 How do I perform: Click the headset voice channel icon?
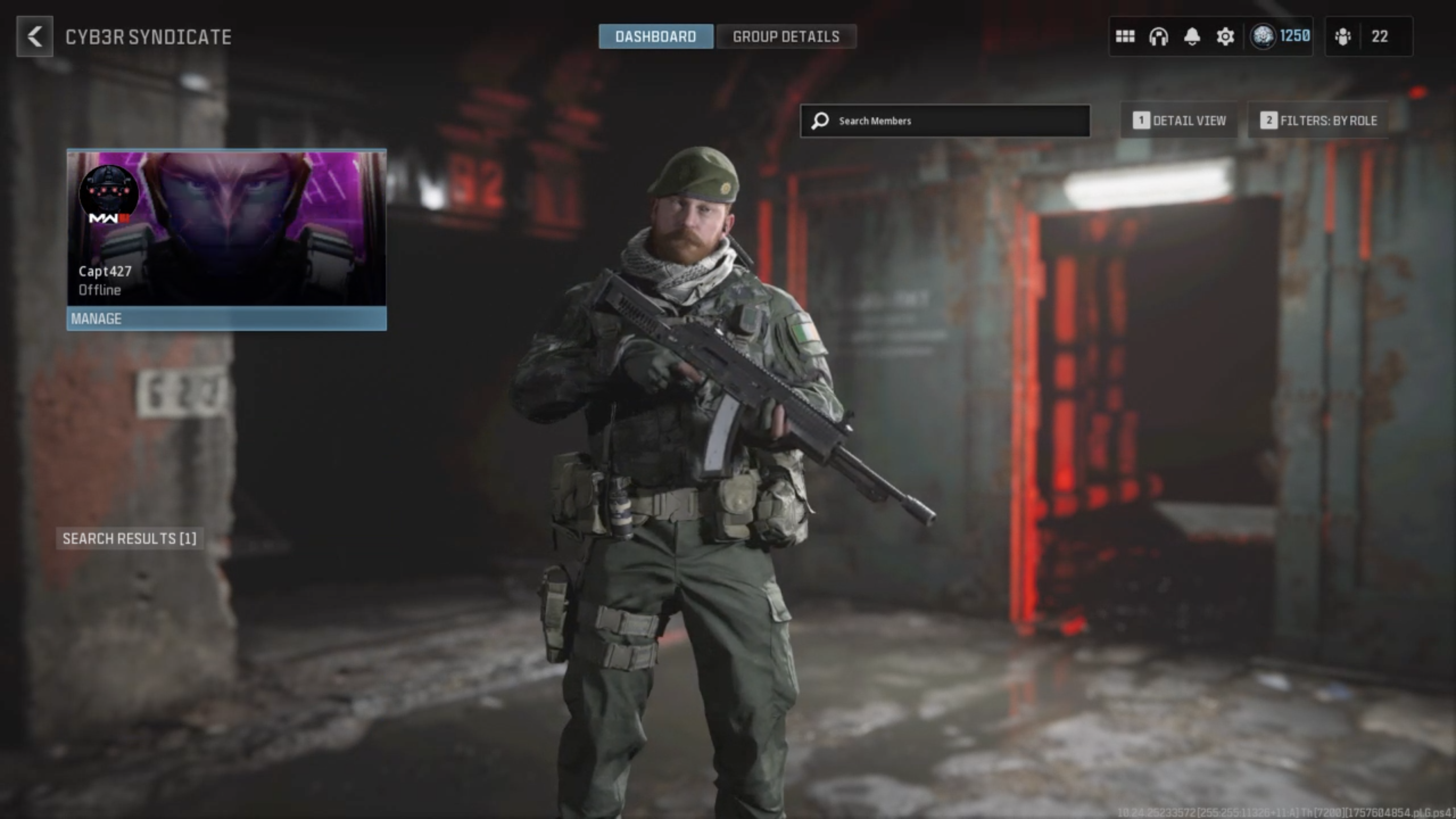[1158, 37]
